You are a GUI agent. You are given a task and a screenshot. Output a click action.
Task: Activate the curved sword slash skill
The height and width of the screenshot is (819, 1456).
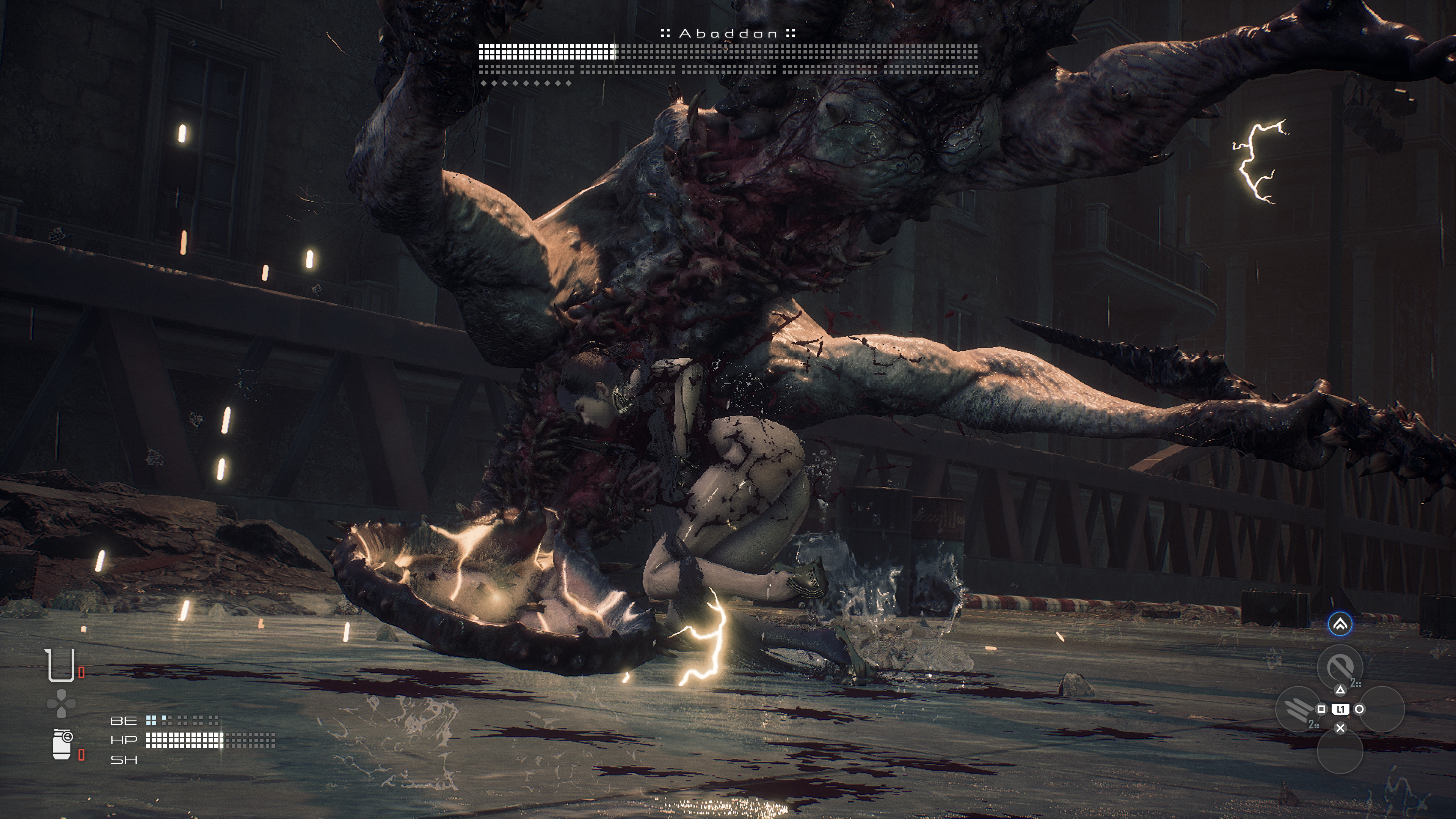[x=1339, y=667]
